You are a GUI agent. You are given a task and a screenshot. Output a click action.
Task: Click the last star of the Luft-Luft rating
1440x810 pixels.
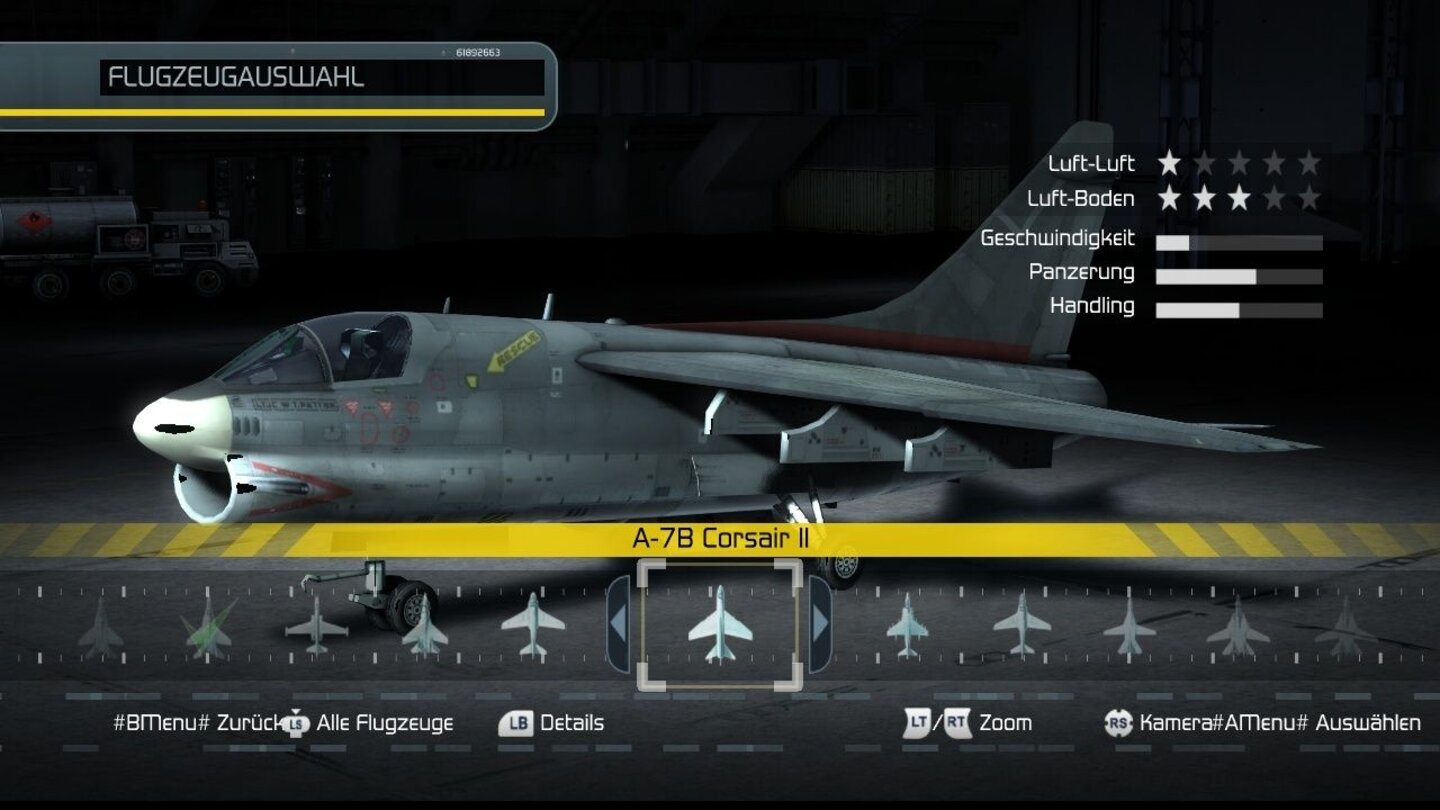[1312, 163]
